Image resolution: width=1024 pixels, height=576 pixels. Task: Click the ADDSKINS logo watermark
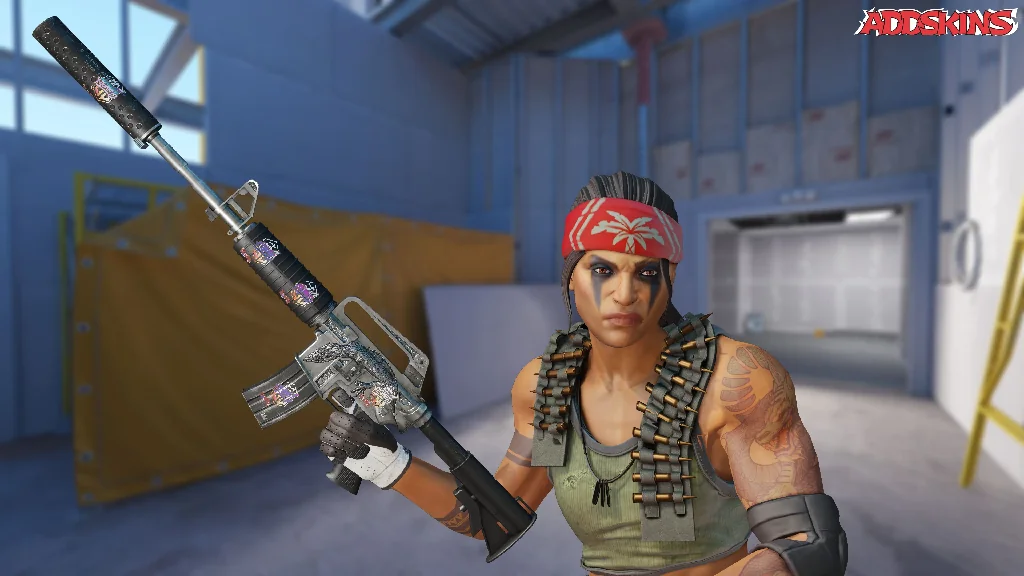(x=935, y=22)
